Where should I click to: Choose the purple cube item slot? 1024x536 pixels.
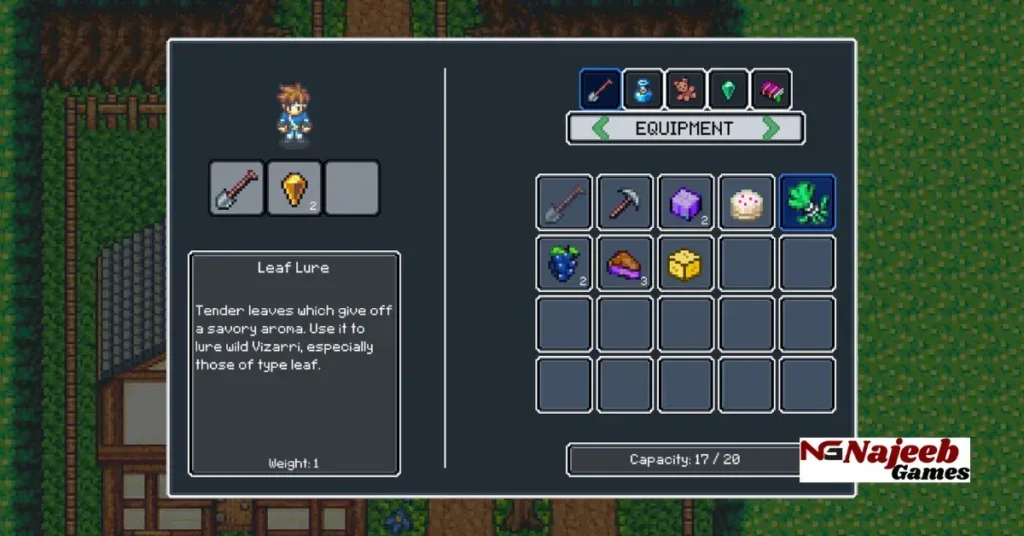pyautogui.click(x=686, y=203)
